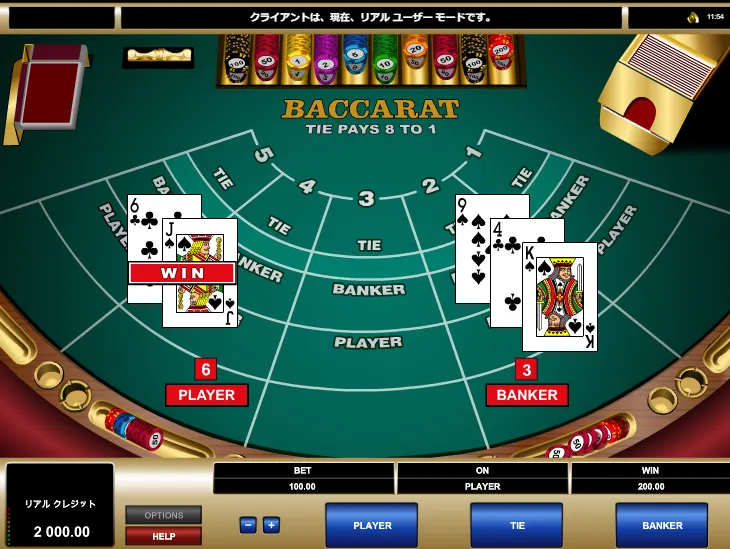730x549 pixels.
Task: Bet using the blue BANKER button
Action: coord(661,525)
